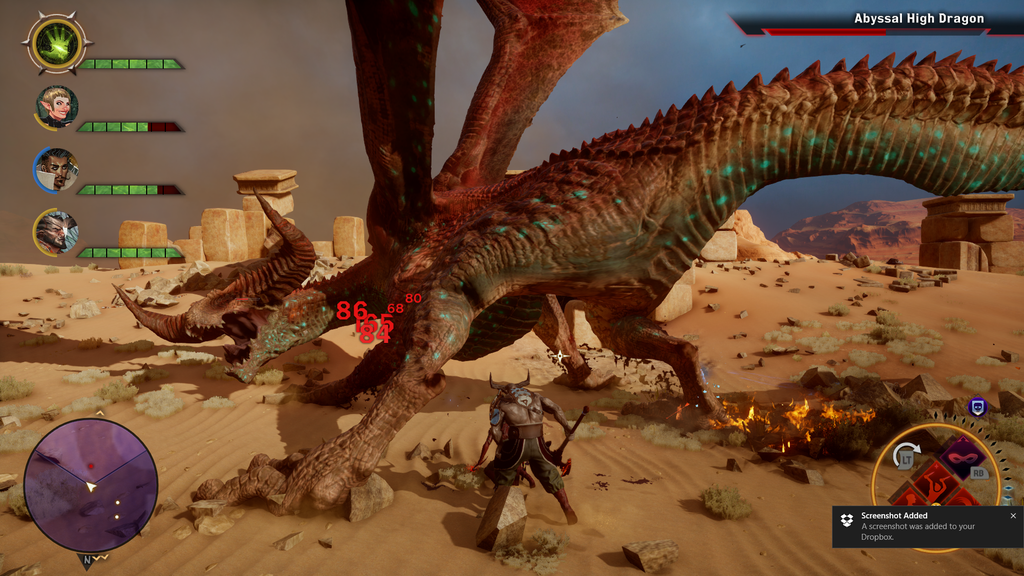
Task: Activate the purple mask ability
Action: click(x=962, y=458)
